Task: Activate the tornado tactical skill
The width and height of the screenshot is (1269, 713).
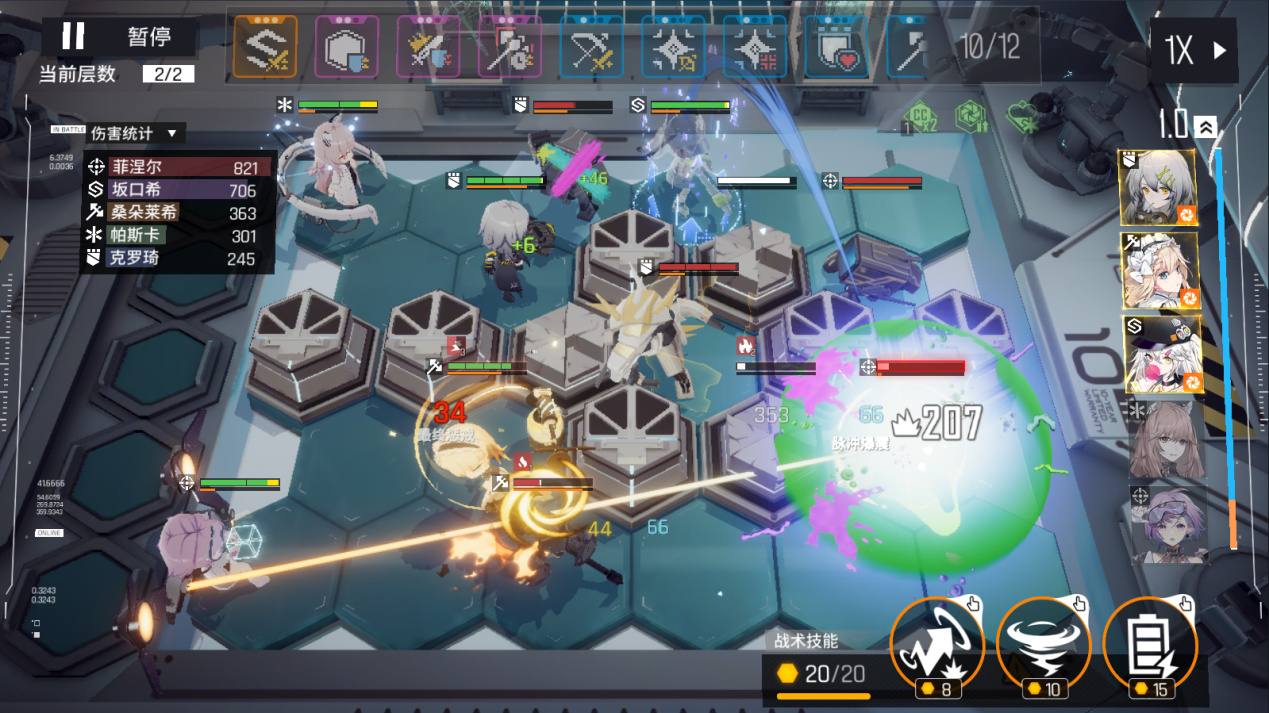Action: click(x=1043, y=645)
